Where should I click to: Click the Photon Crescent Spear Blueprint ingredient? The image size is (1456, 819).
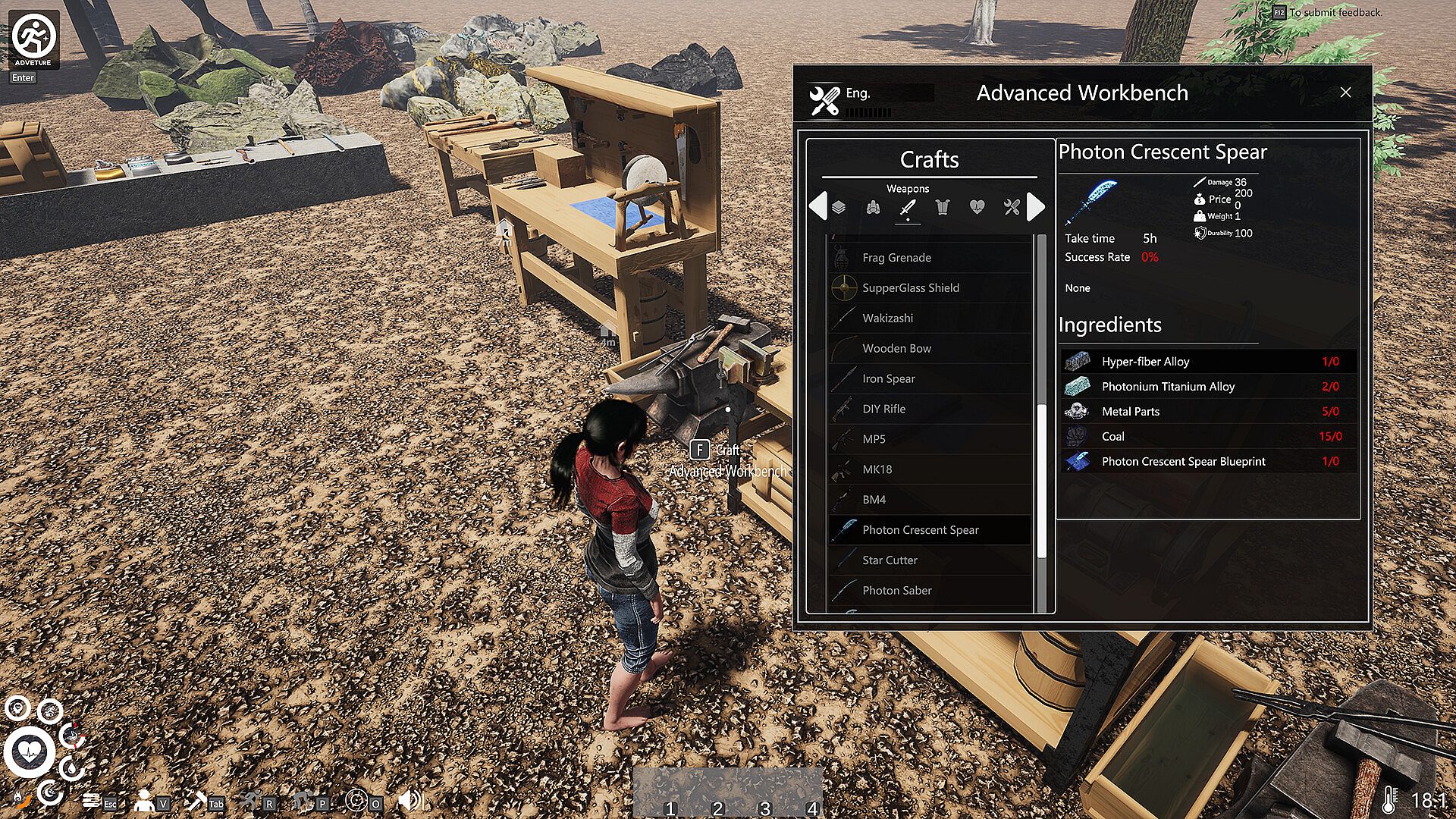(1206, 461)
